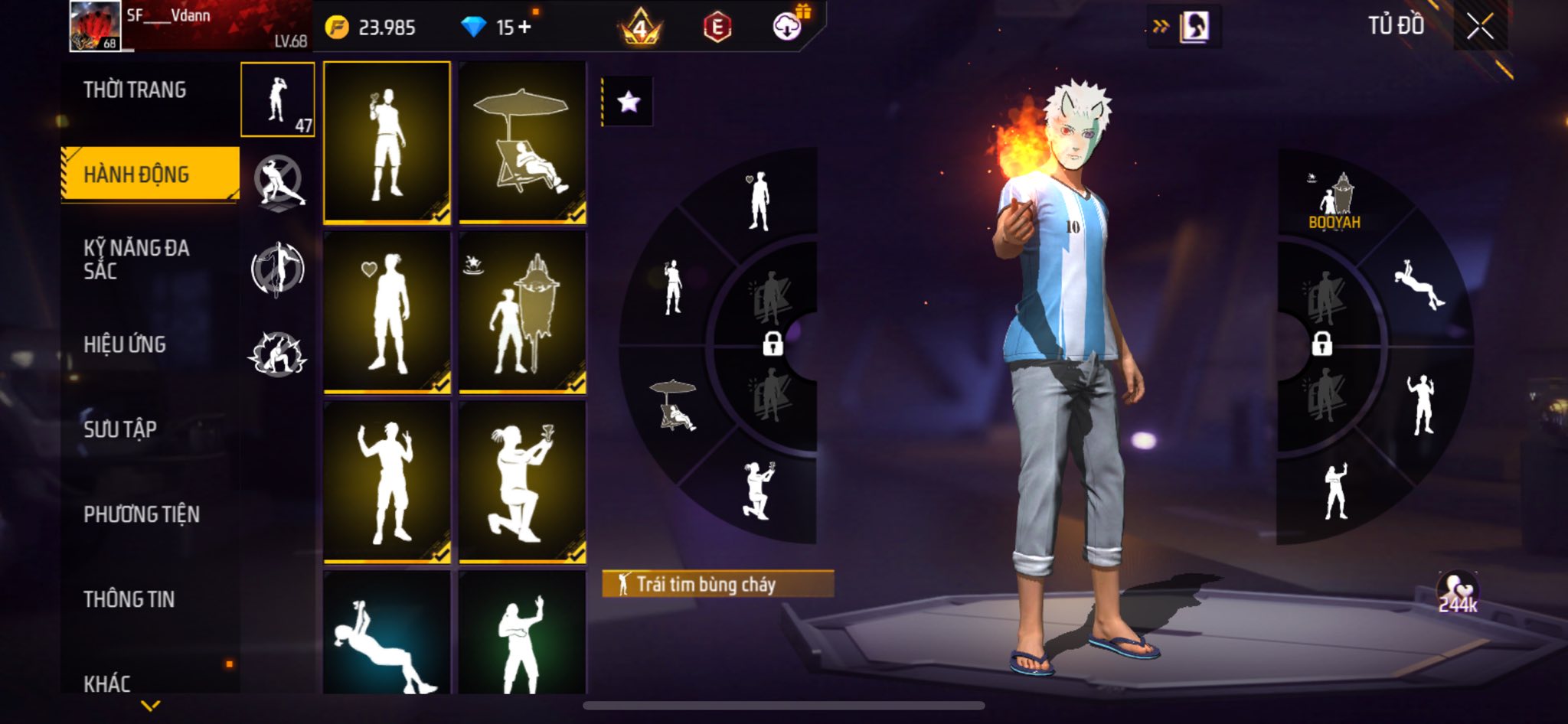Go to the Sưu Tập category
The width and height of the screenshot is (1568, 724).
(120, 429)
